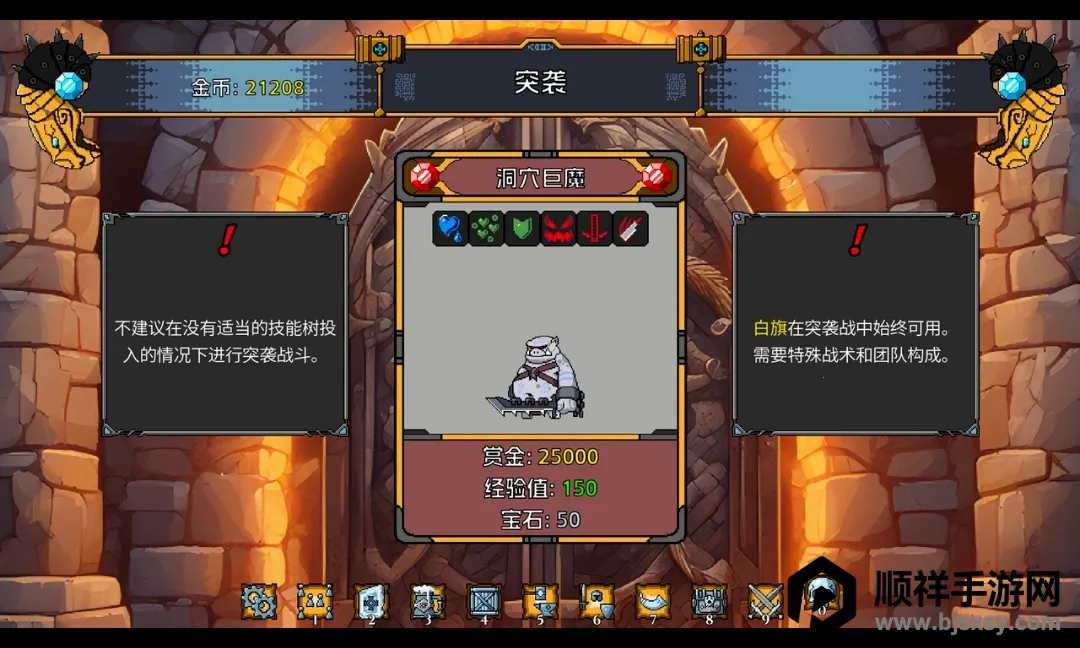This screenshot has width=1080, height=648.
Task: Open the party formation toolbar icon
Action: pyautogui.click(x=315, y=601)
